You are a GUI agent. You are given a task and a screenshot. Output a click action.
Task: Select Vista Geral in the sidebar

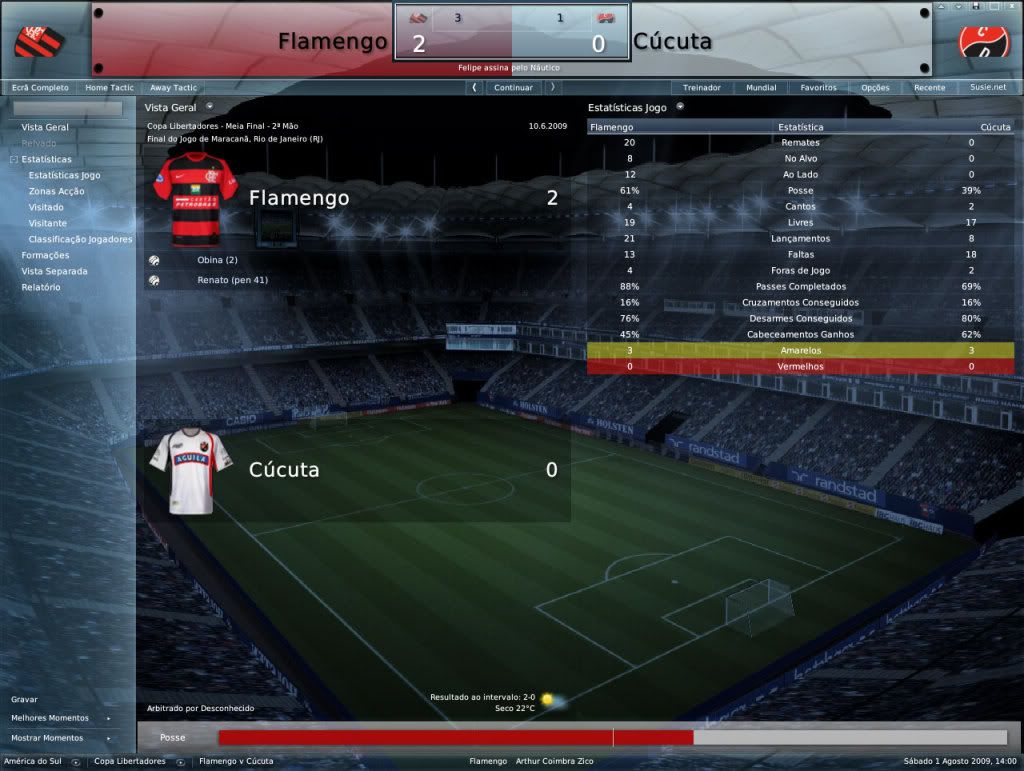[45, 127]
